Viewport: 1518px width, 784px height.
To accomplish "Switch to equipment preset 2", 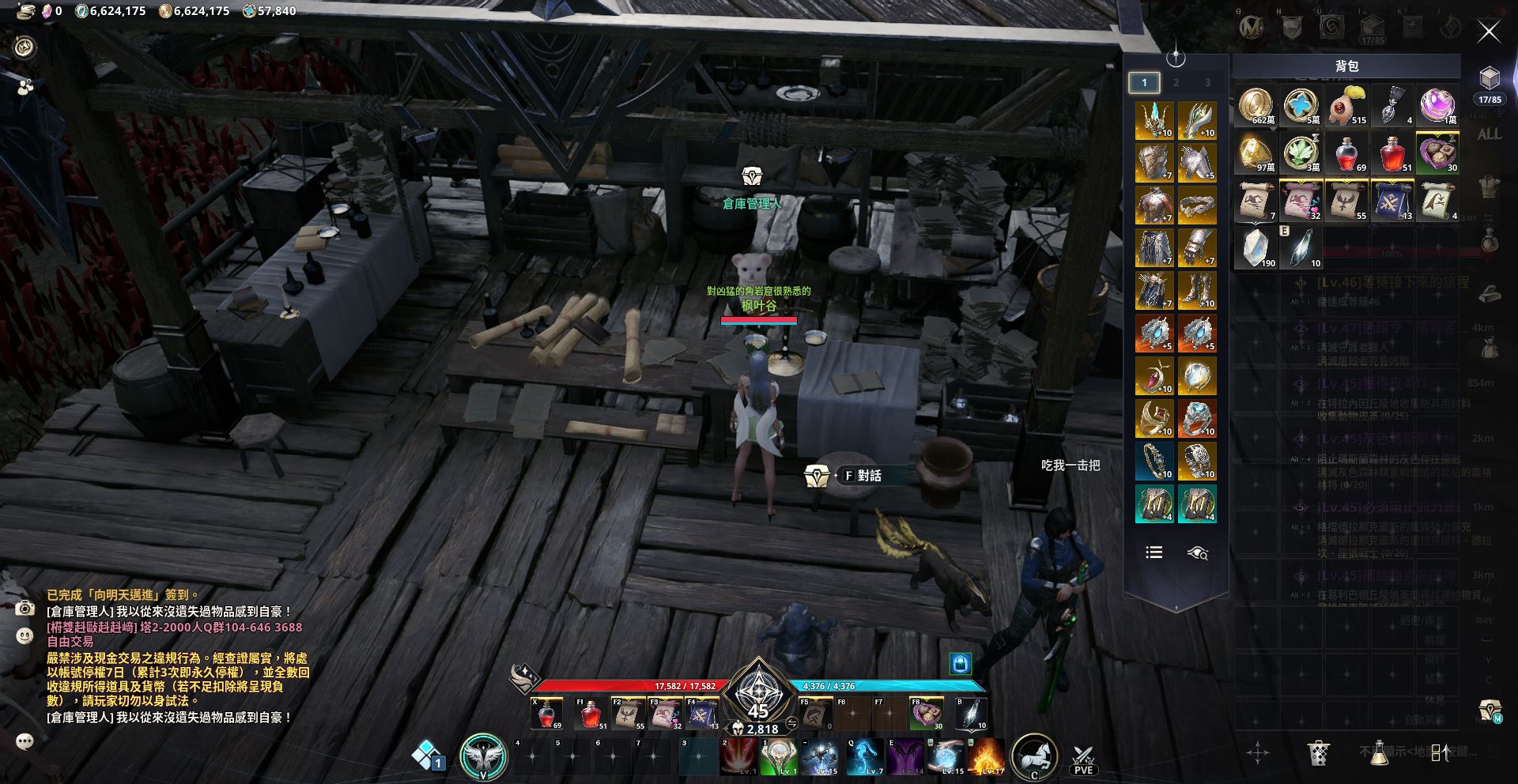I will 1176,82.
